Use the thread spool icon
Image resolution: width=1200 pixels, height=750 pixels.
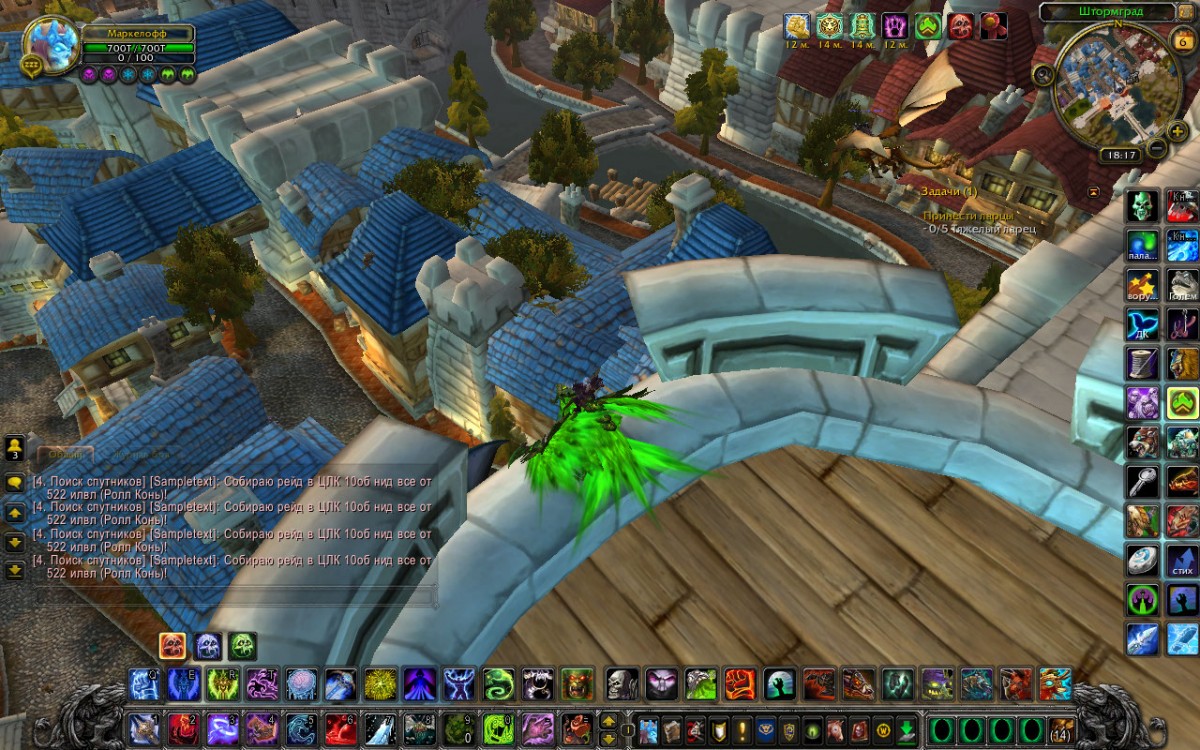pyautogui.click(x=1143, y=362)
